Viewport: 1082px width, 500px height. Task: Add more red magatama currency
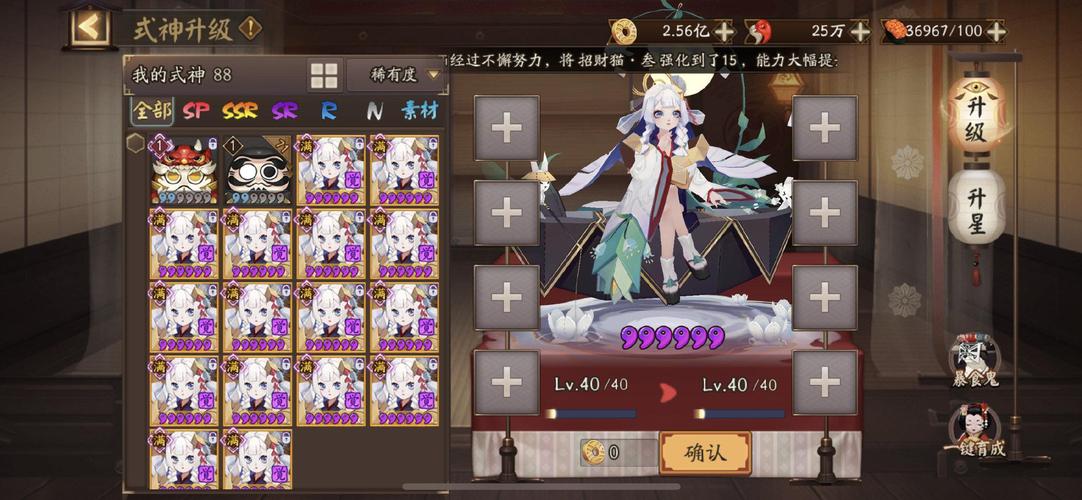coord(859,31)
